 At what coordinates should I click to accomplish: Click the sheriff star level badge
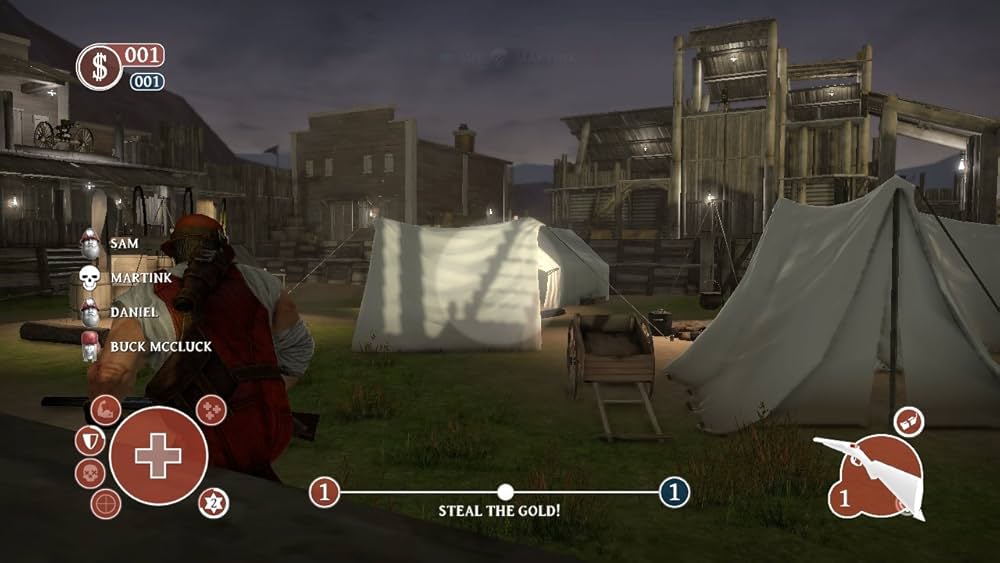[213, 502]
